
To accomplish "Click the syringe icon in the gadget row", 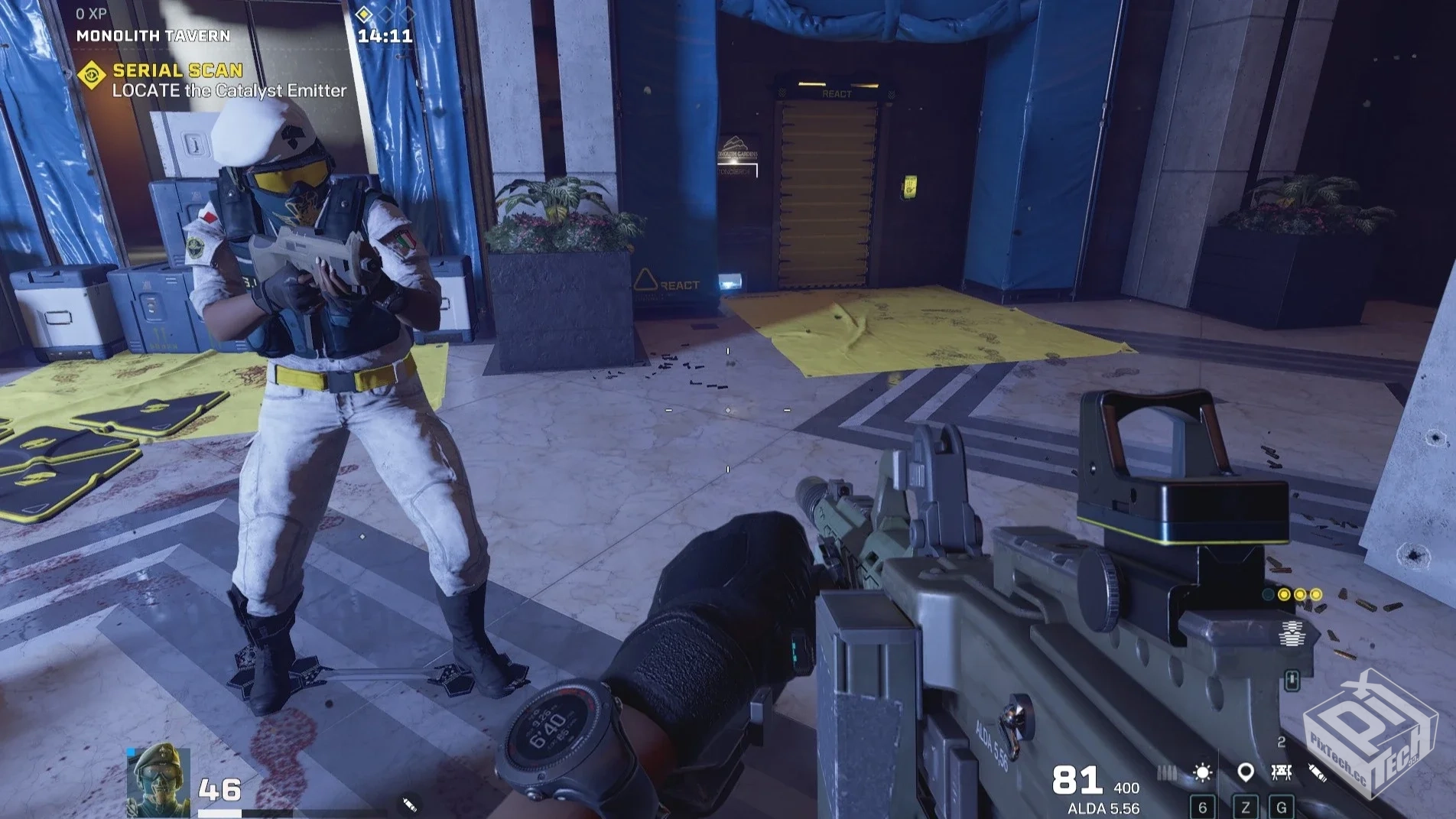I will coord(1317,773).
